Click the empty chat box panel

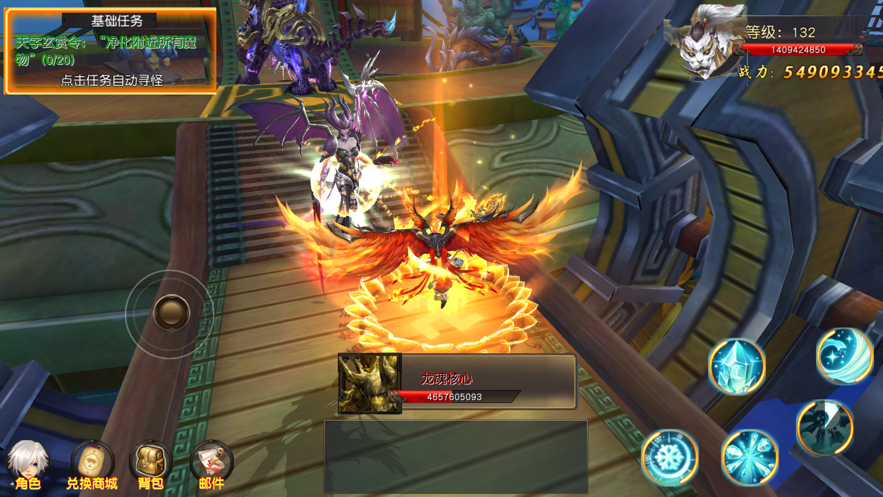[455, 457]
